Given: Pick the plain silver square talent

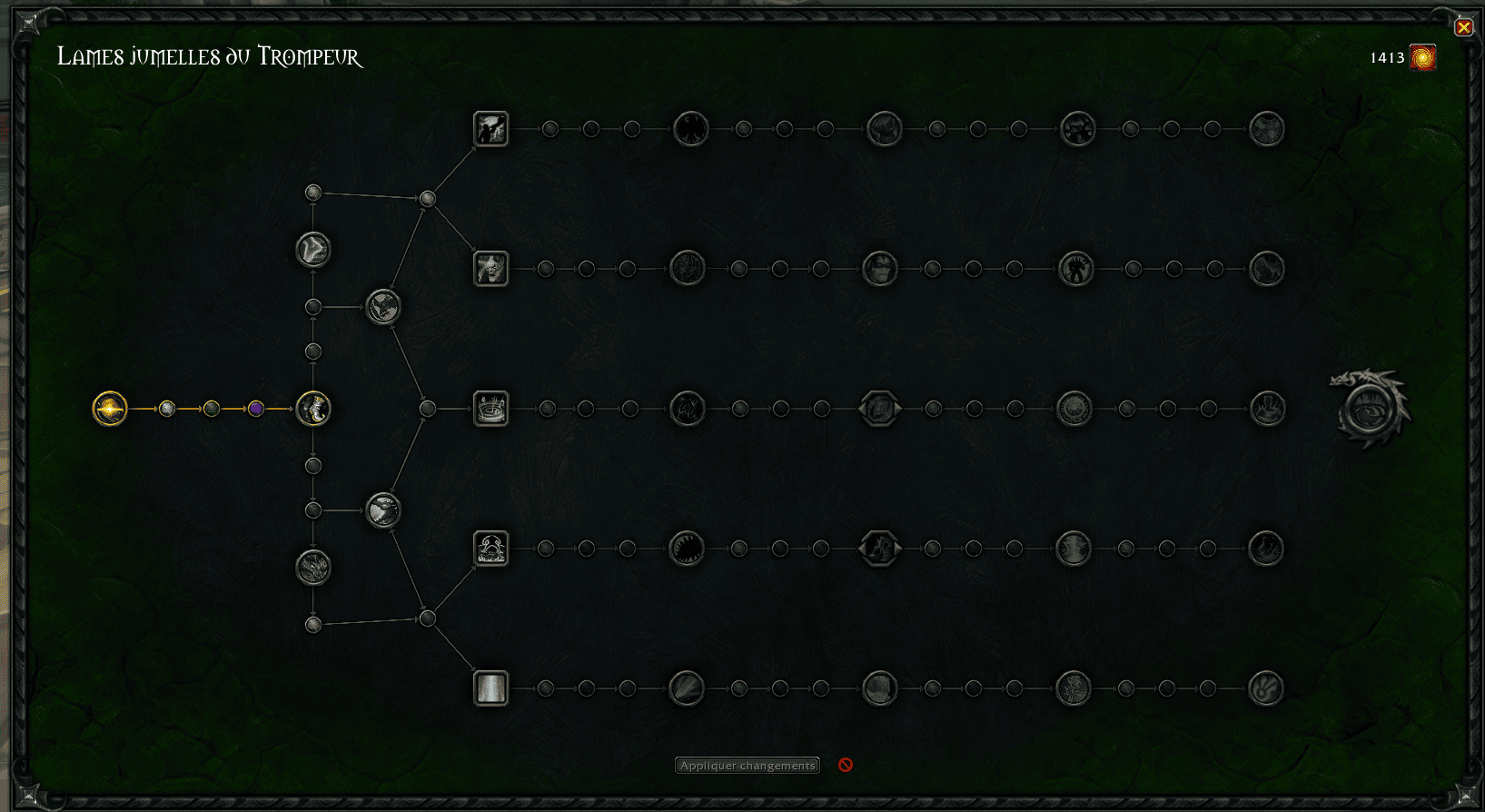Looking at the screenshot, I should (491, 688).
